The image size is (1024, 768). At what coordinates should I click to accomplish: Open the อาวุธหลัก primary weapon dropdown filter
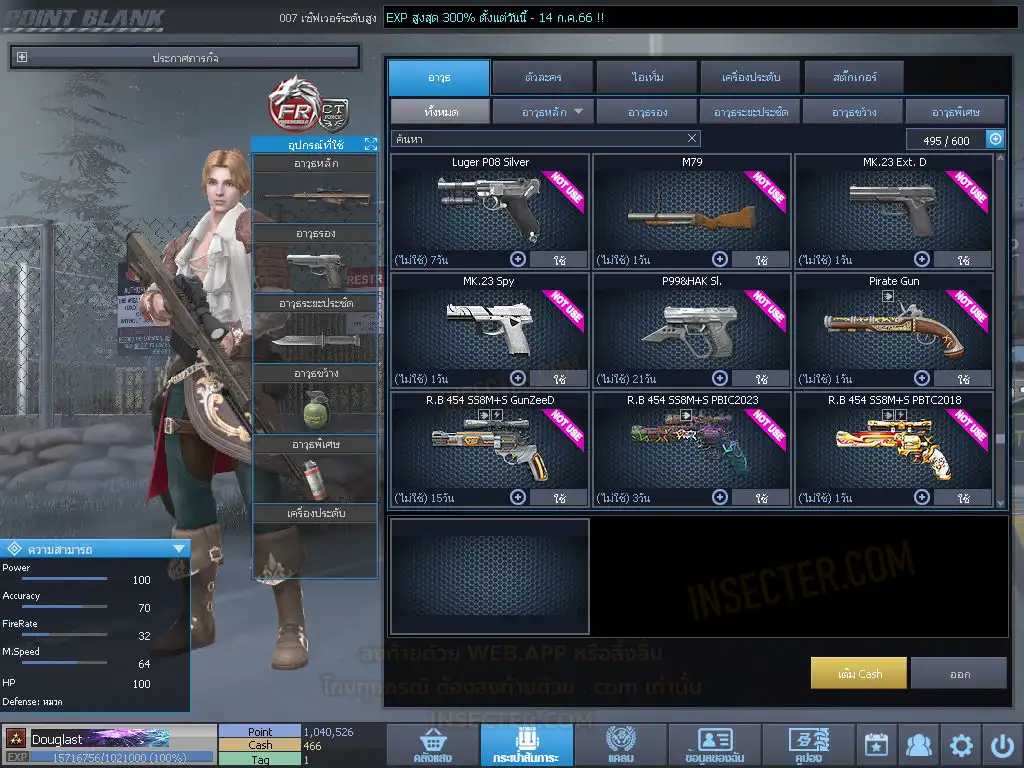click(543, 111)
